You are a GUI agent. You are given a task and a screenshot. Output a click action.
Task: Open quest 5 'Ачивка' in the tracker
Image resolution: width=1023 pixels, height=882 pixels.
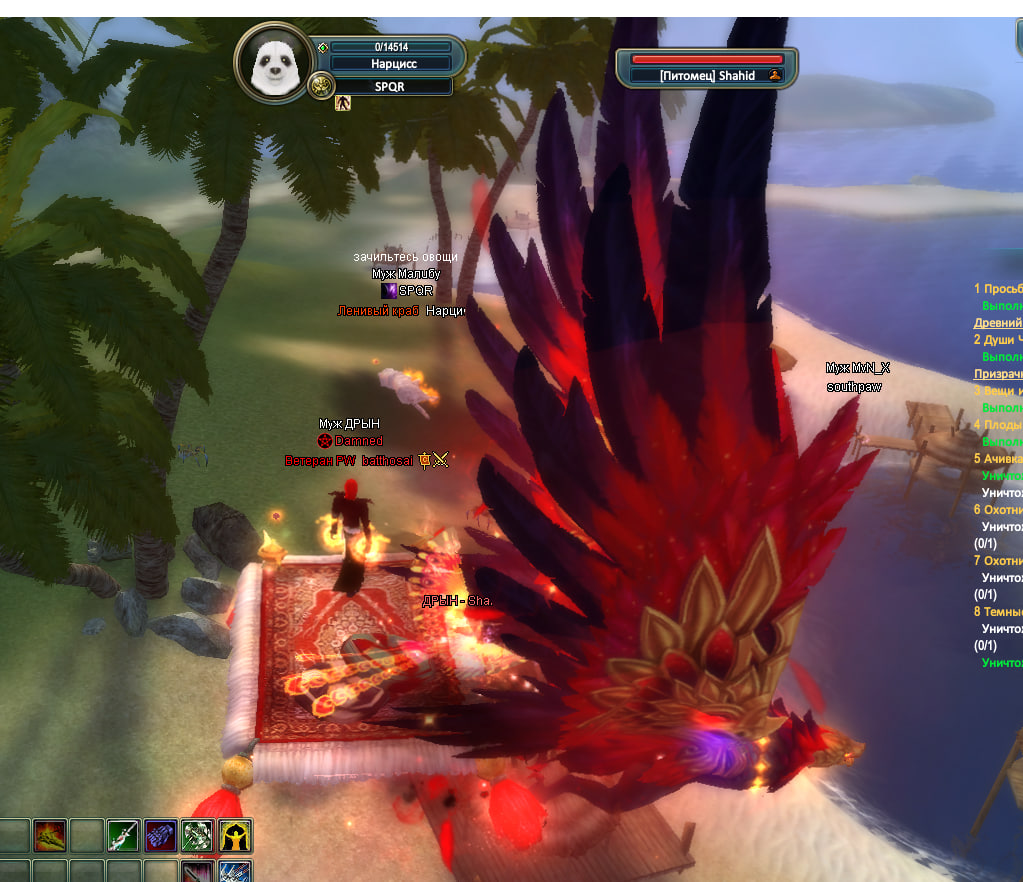998,459
